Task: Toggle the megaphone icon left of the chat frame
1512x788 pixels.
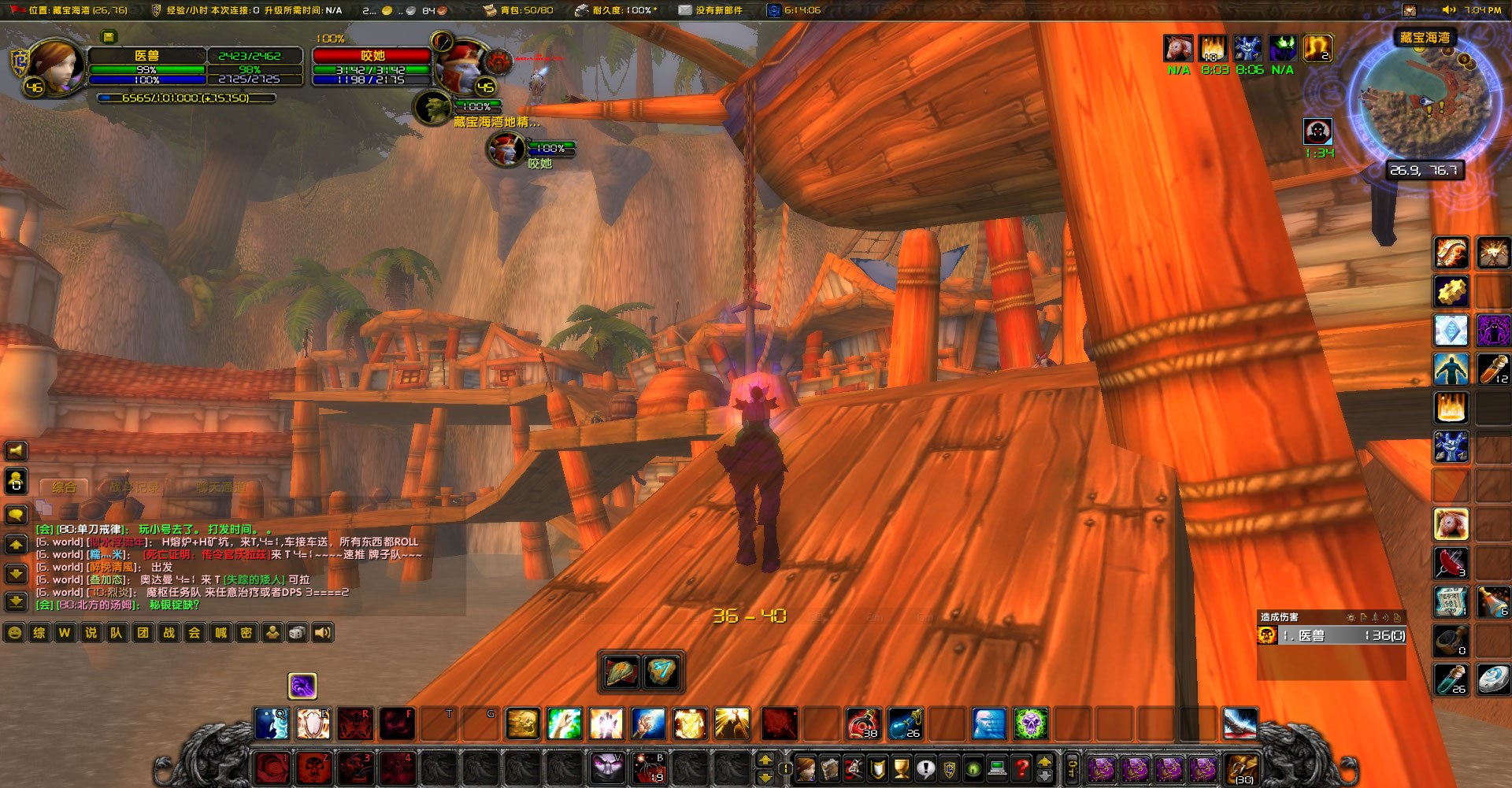Action: (17, 450)
